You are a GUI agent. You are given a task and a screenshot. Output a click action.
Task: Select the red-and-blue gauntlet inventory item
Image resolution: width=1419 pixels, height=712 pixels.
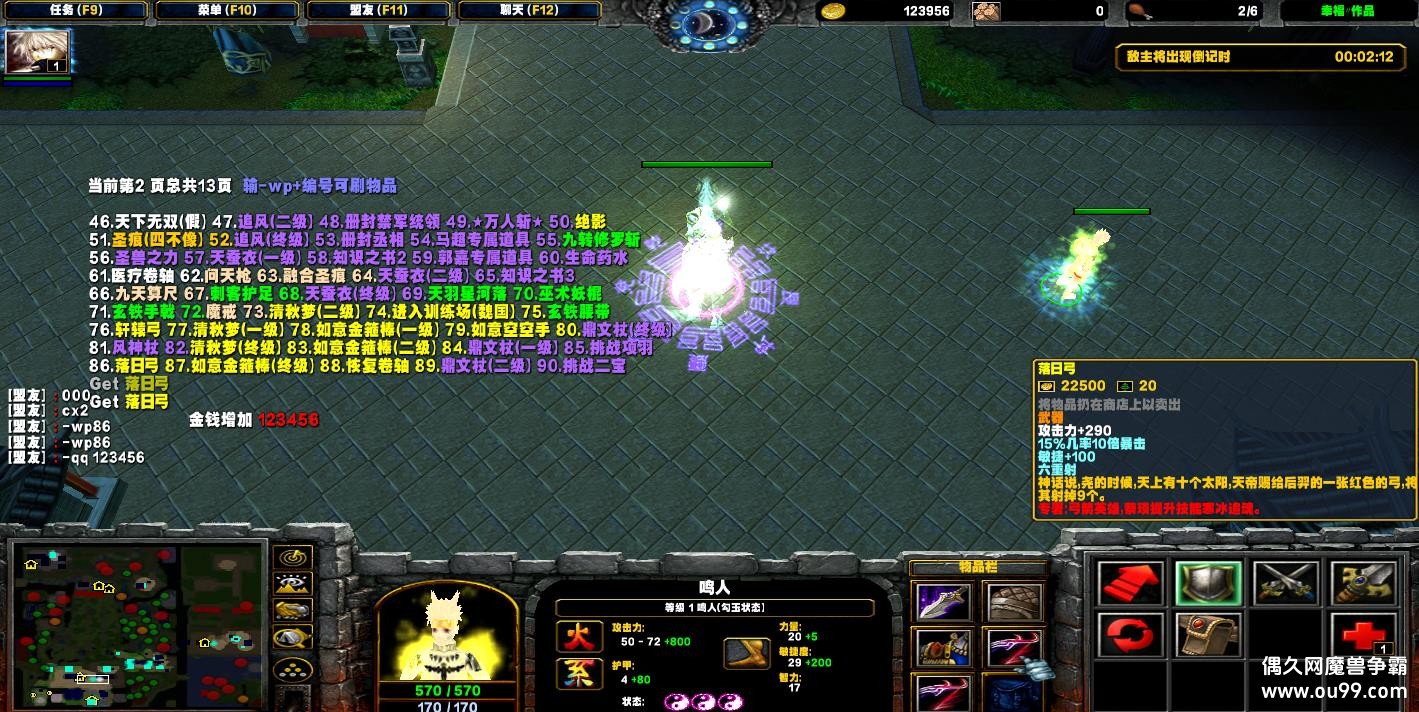[943, 647]
